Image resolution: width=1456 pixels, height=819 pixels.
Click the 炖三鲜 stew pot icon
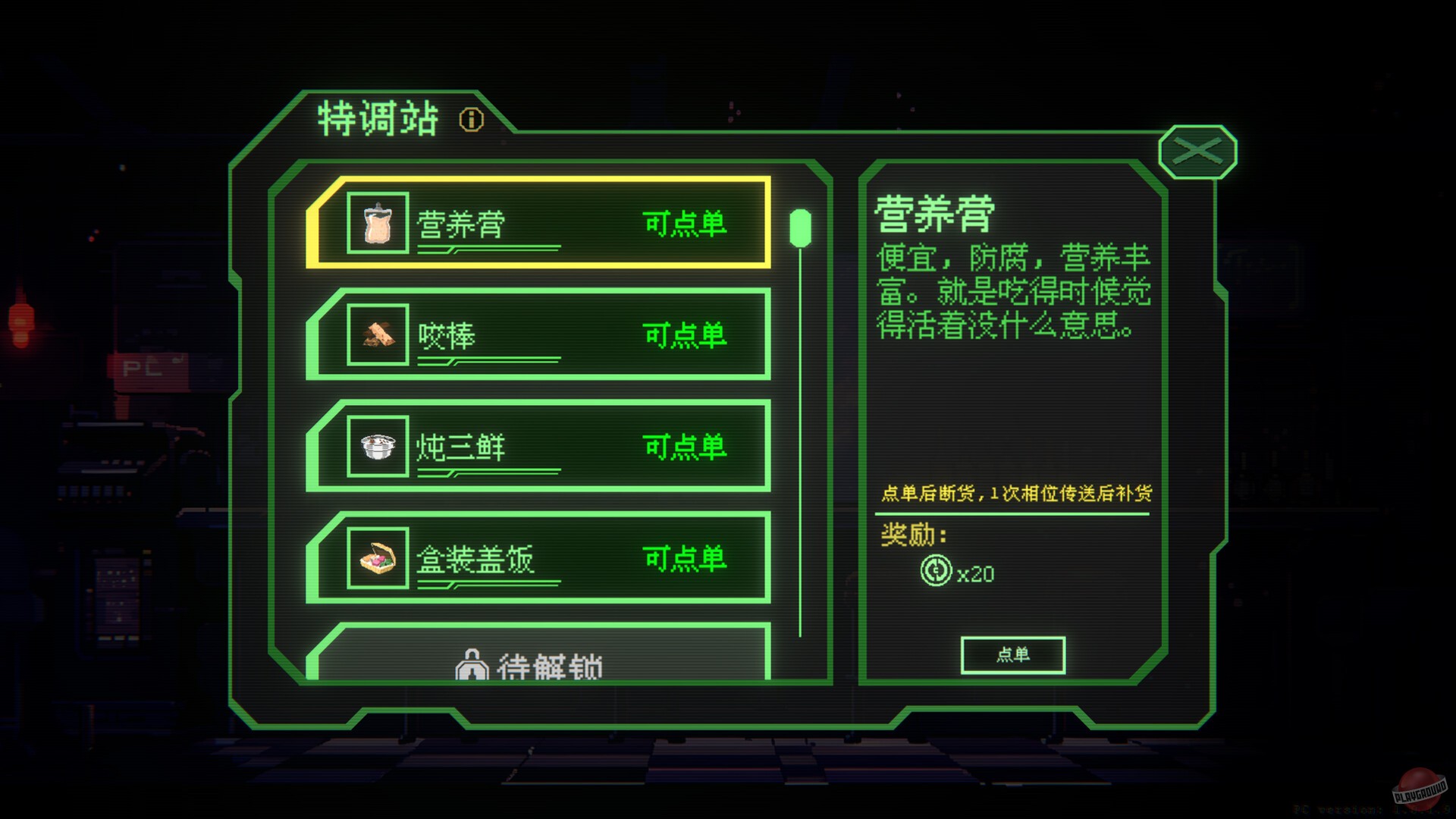[x=377, y=447]
